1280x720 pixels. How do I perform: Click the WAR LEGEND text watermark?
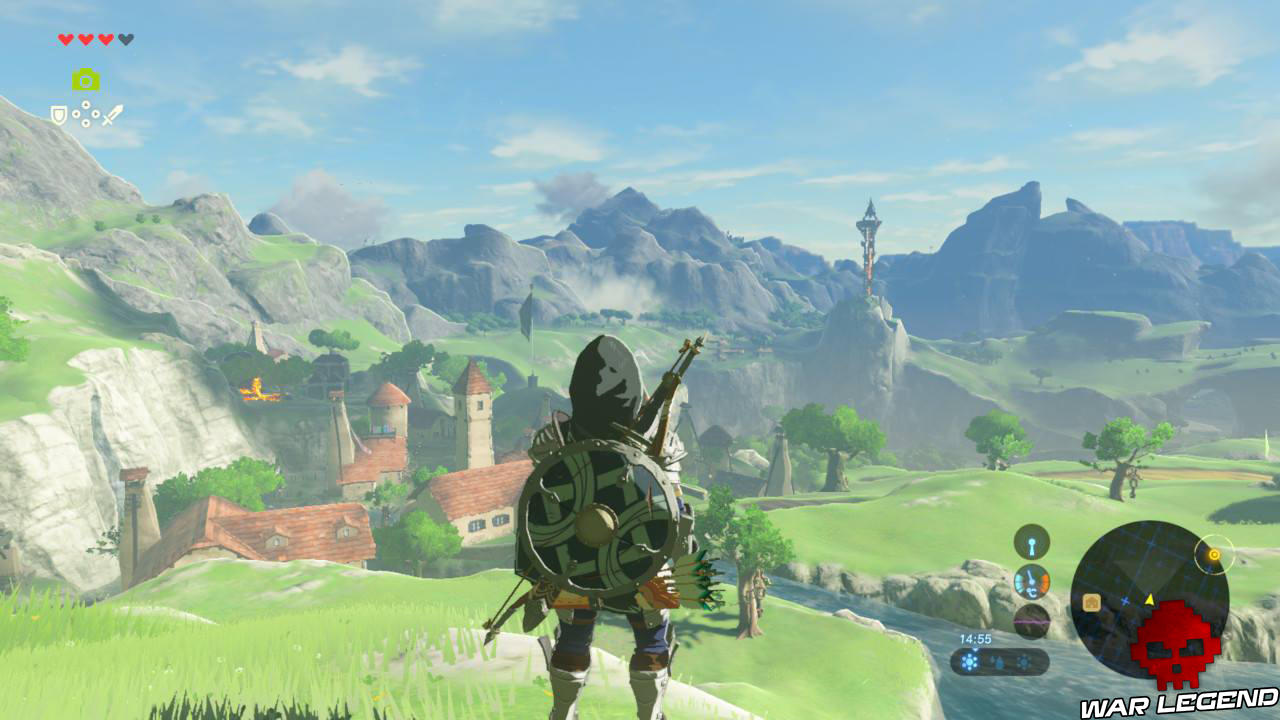1176,703
